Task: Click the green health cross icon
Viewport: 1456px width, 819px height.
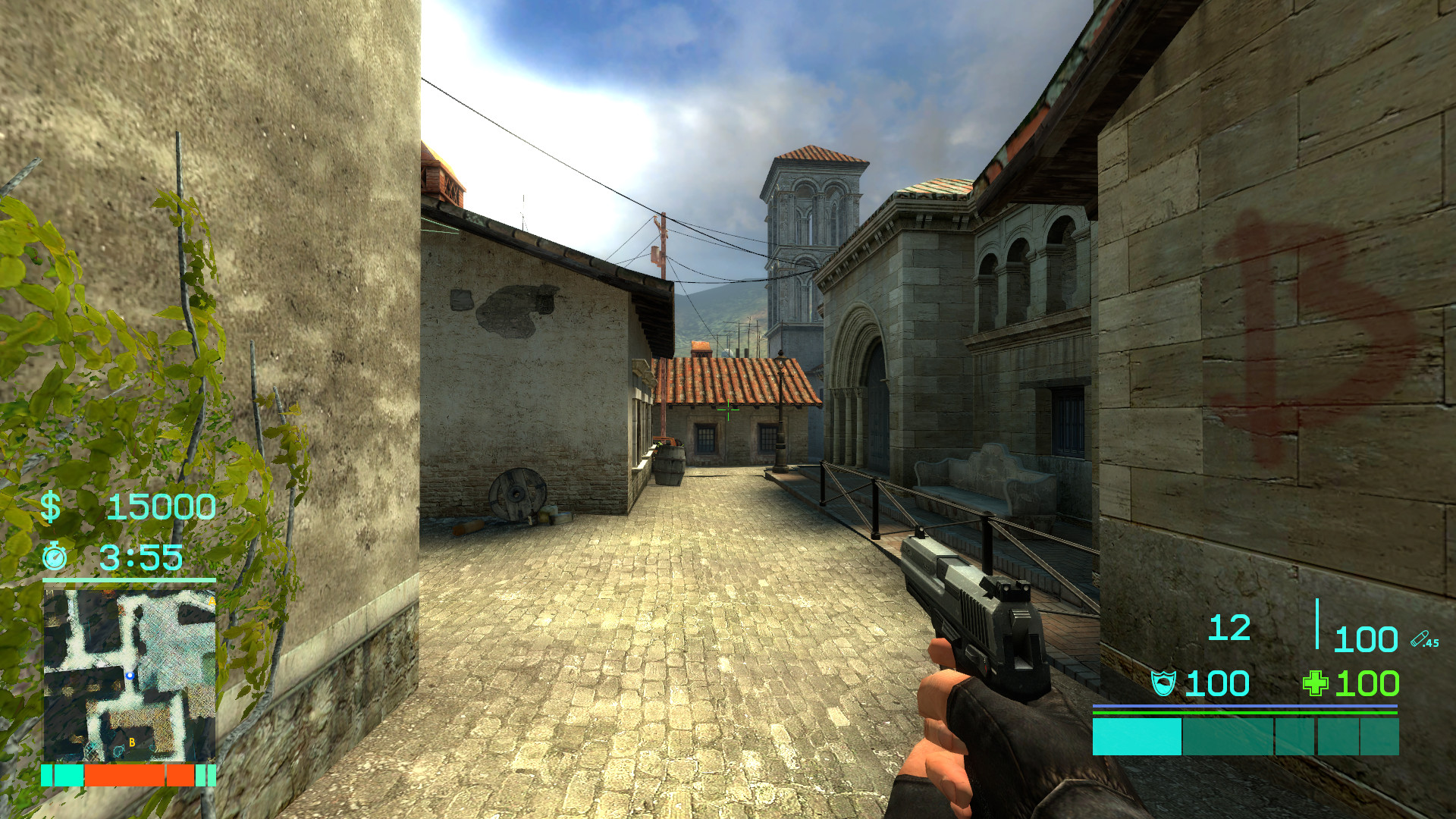Action: 1315,682
